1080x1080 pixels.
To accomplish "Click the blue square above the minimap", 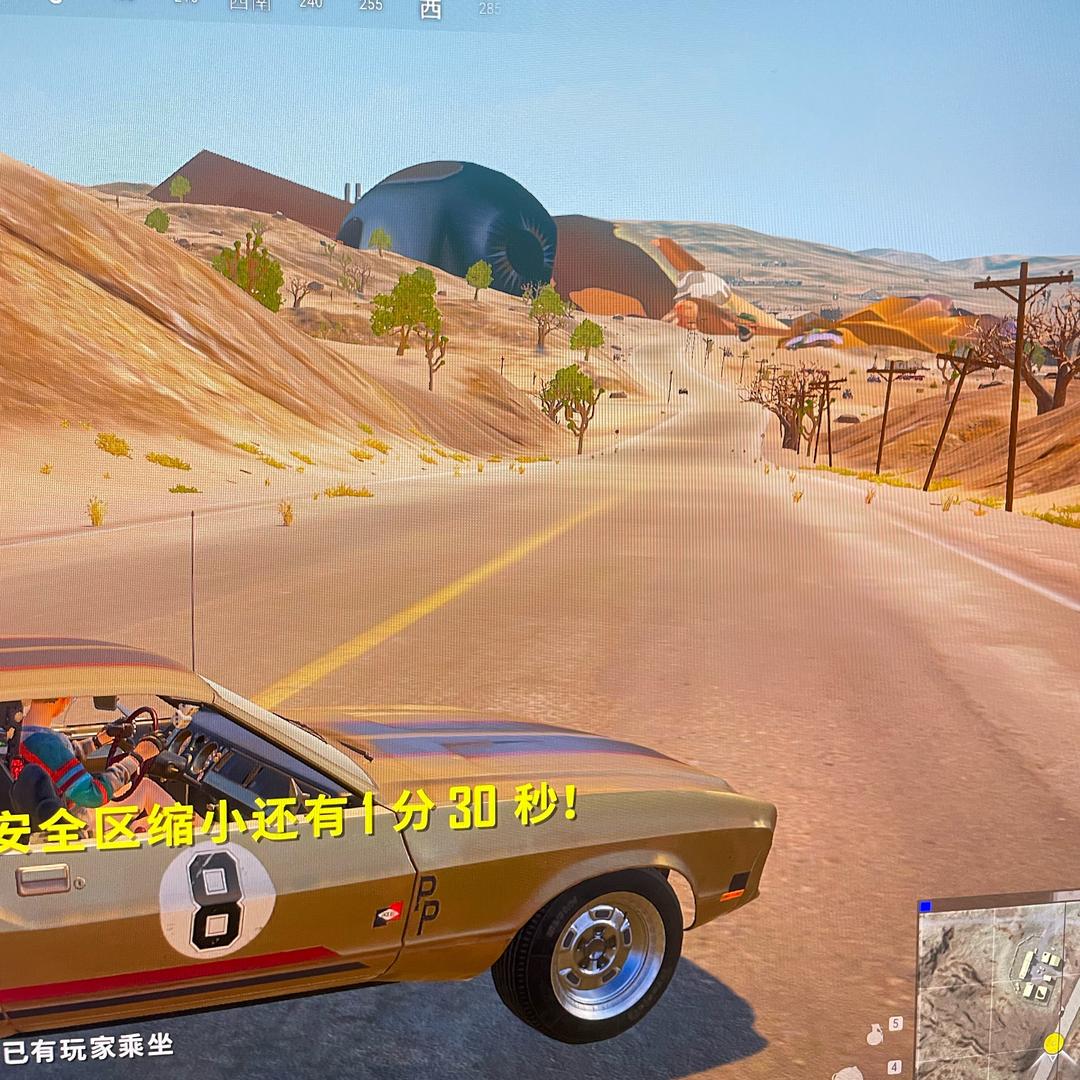I will (x=925, y=906).
